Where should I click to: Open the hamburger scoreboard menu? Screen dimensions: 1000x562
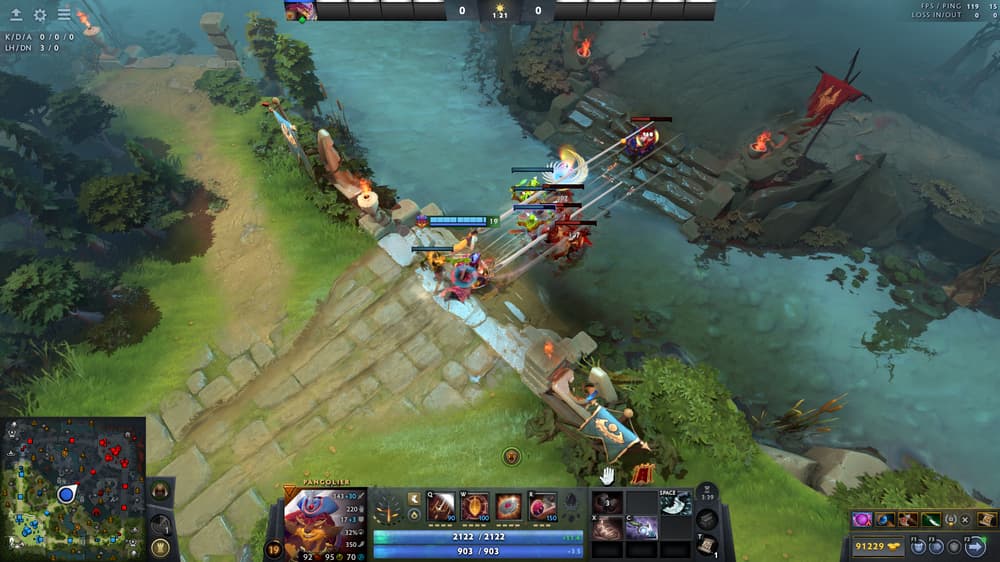pos(64,15)
